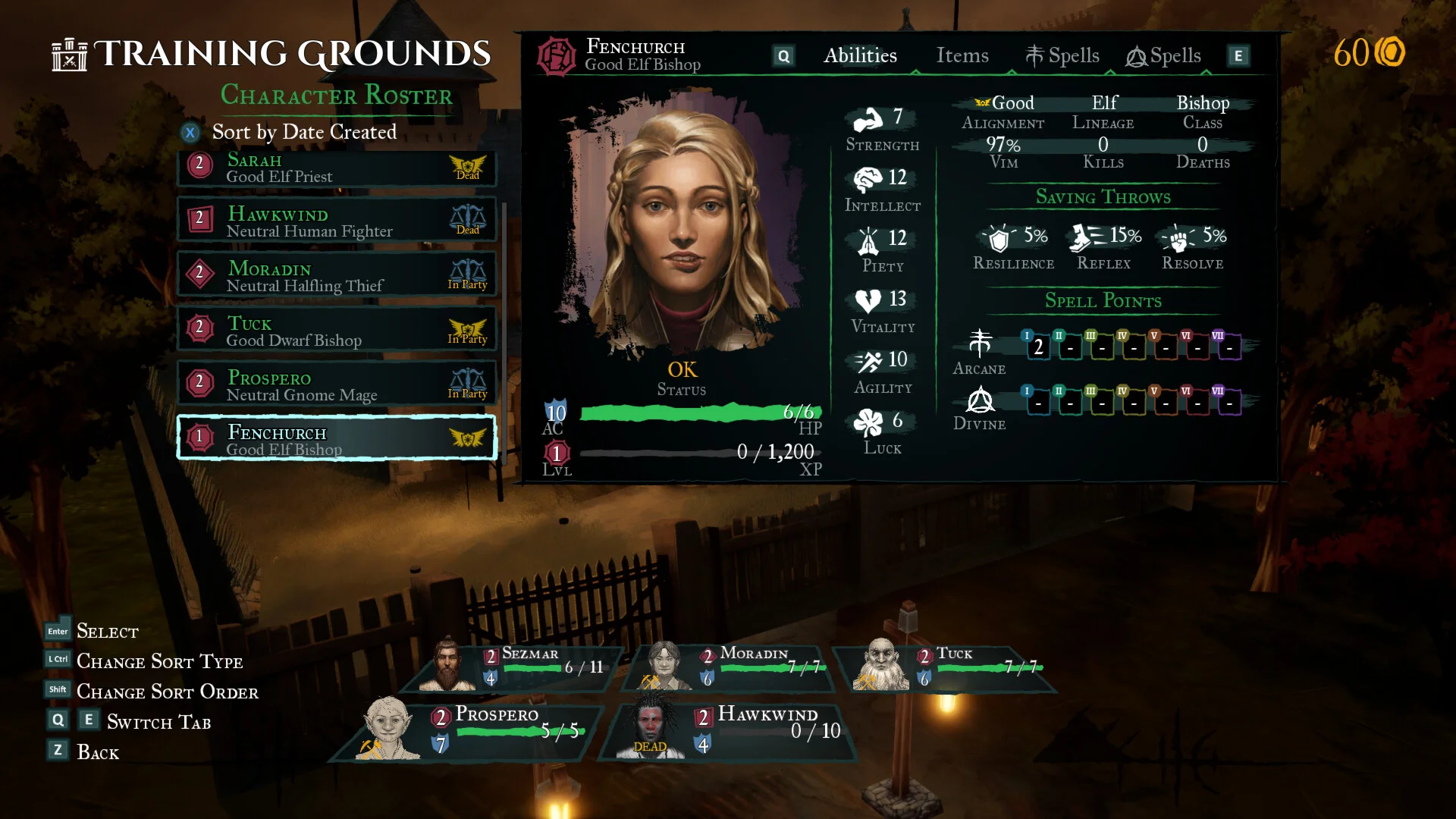Change the Sort by Date Created option

click(x=303, y=132)
